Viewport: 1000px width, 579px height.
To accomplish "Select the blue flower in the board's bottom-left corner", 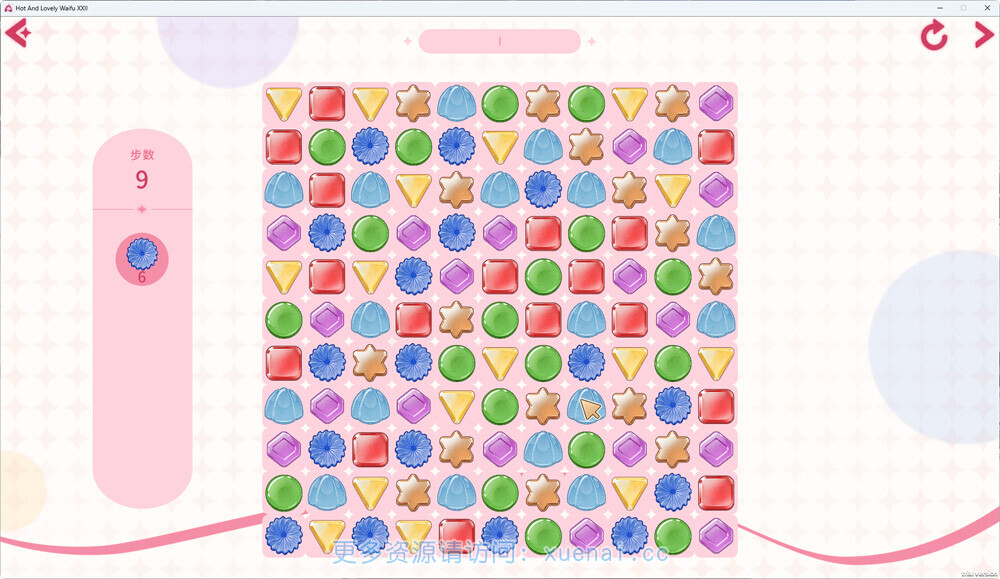I will point(284,535).
